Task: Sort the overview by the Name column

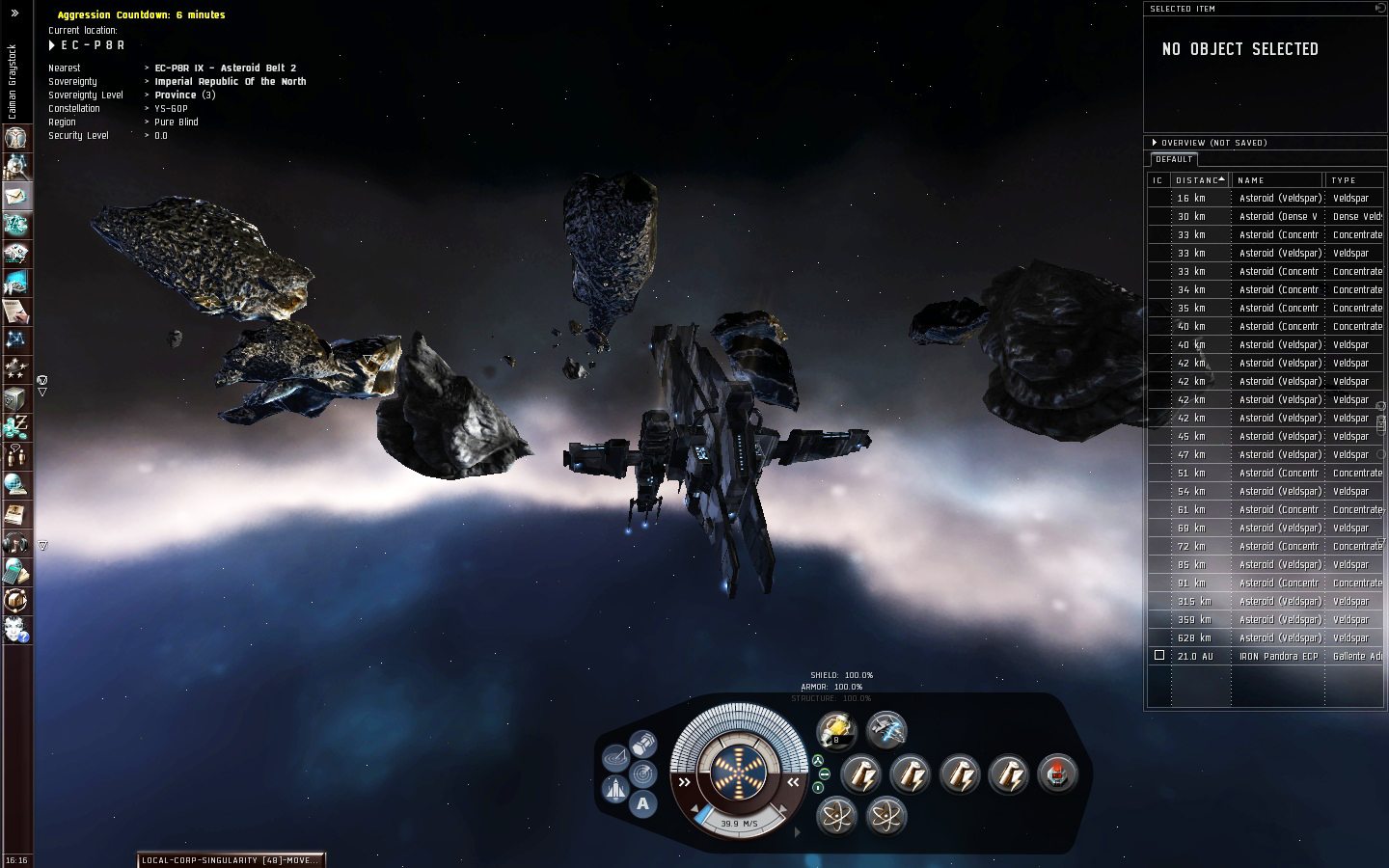Action: click(1277, 180)
